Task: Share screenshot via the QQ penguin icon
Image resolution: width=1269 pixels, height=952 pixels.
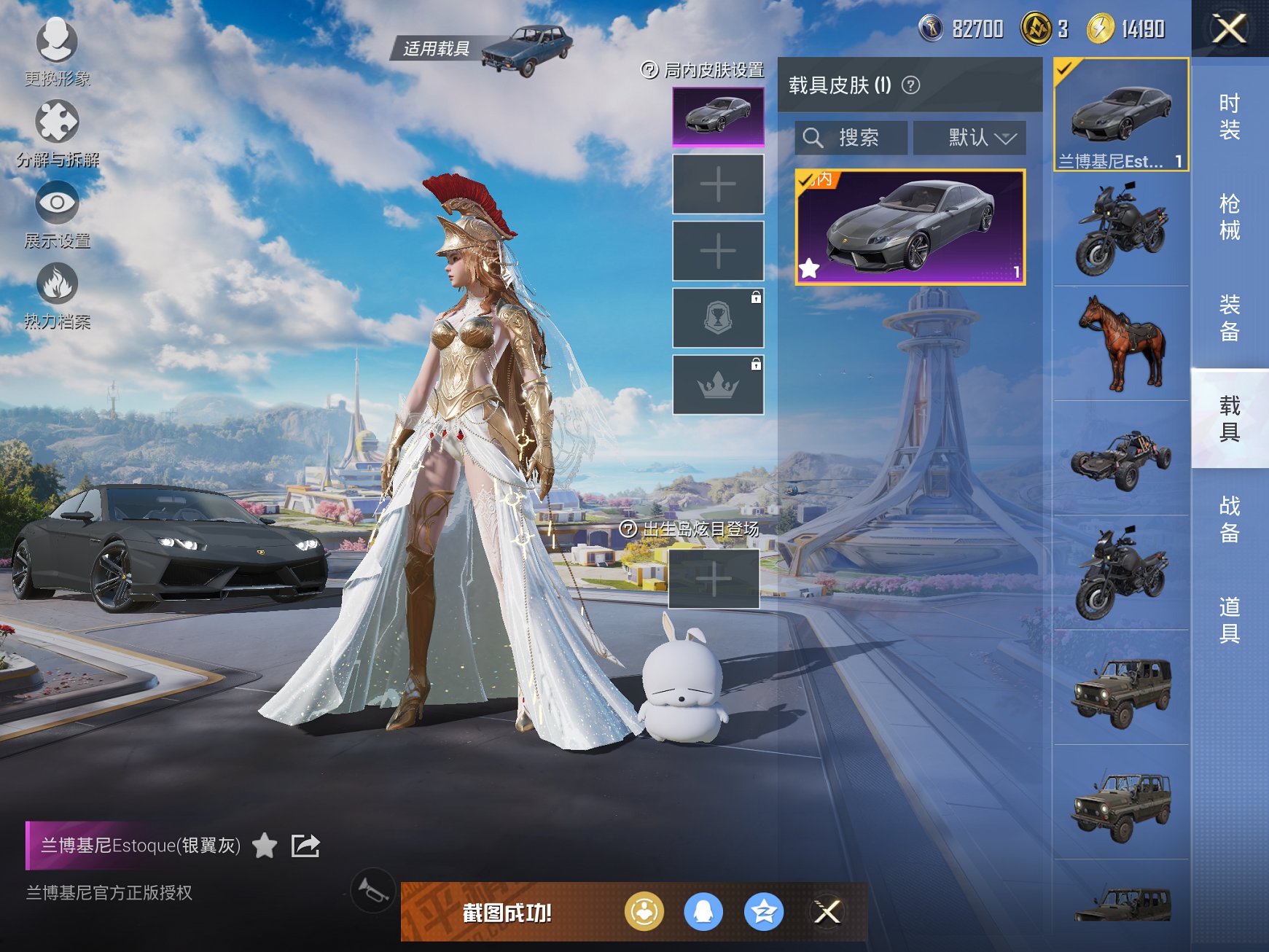Action: (703, 911)
